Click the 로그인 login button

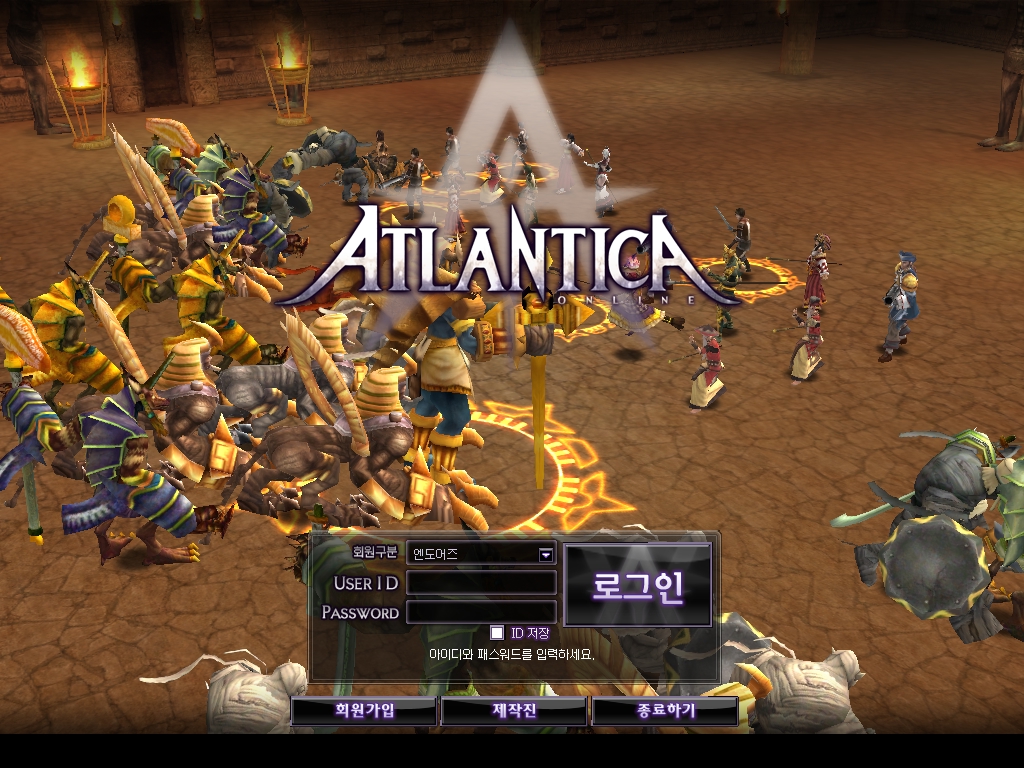coord(638,586)
